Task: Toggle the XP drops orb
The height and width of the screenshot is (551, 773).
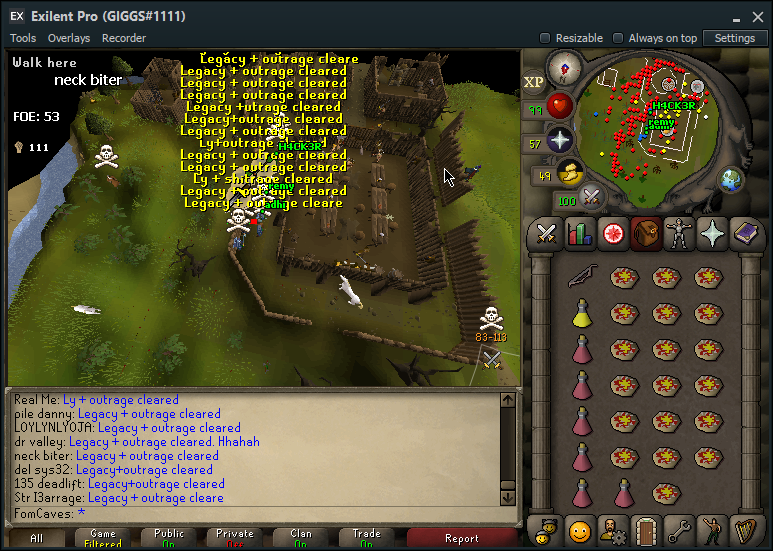Action: tap(534, 81)
